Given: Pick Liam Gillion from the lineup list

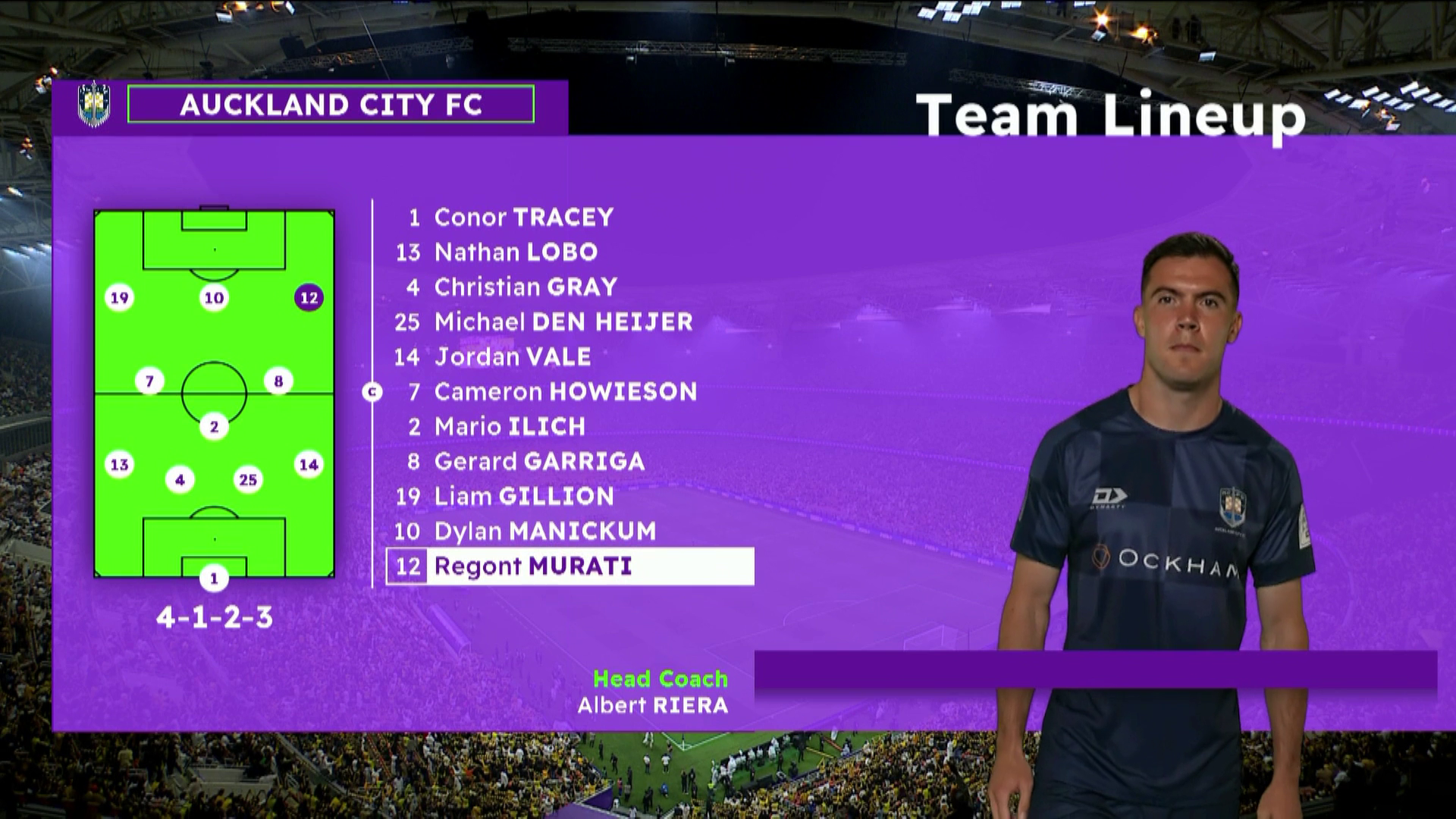Looking at the screenshot, I should point(523,496).
